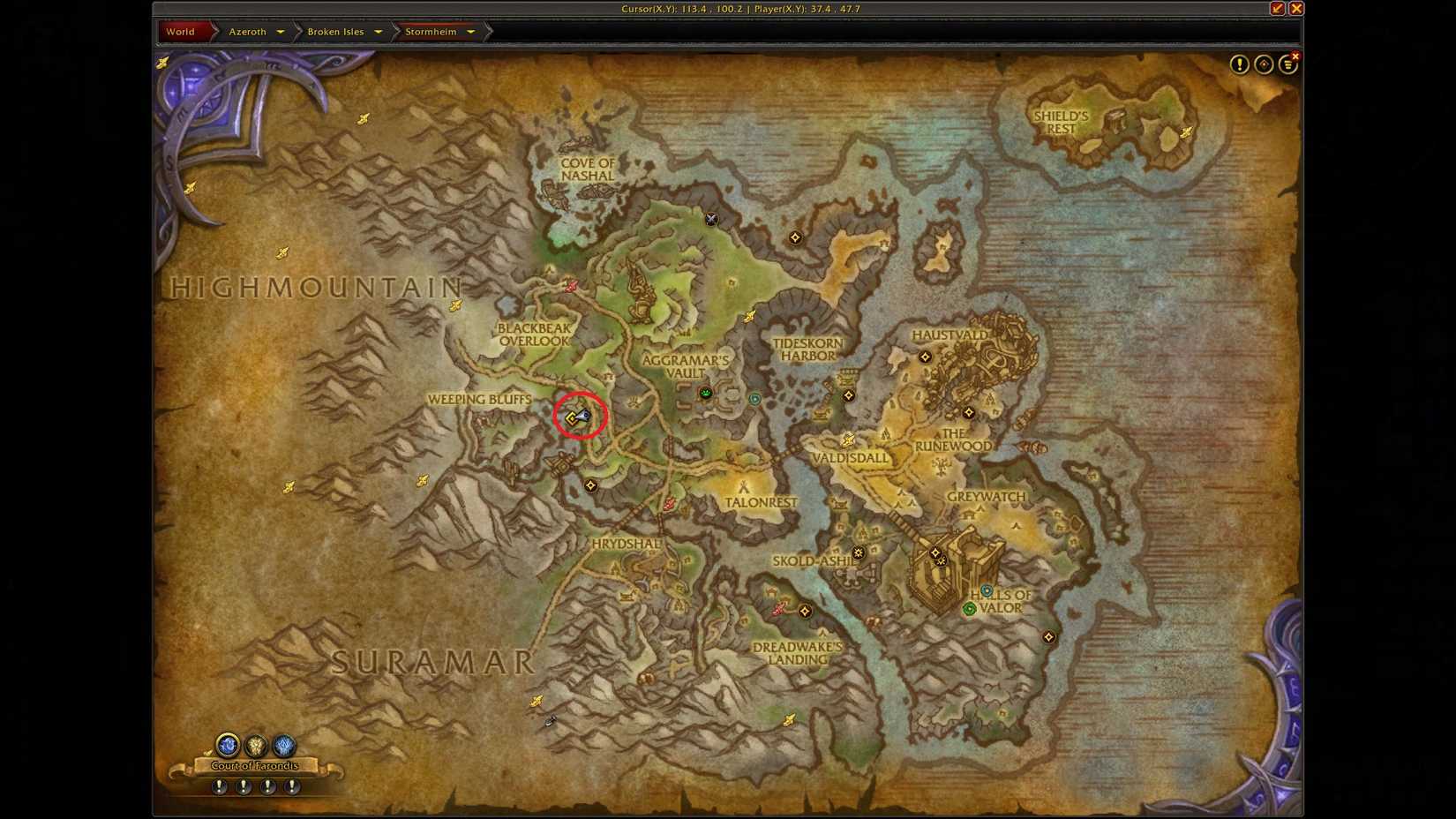Click the green checkmark toggle in the title bar
The width and height of the screenshot is (1456, 819).
coord(1276,9)
